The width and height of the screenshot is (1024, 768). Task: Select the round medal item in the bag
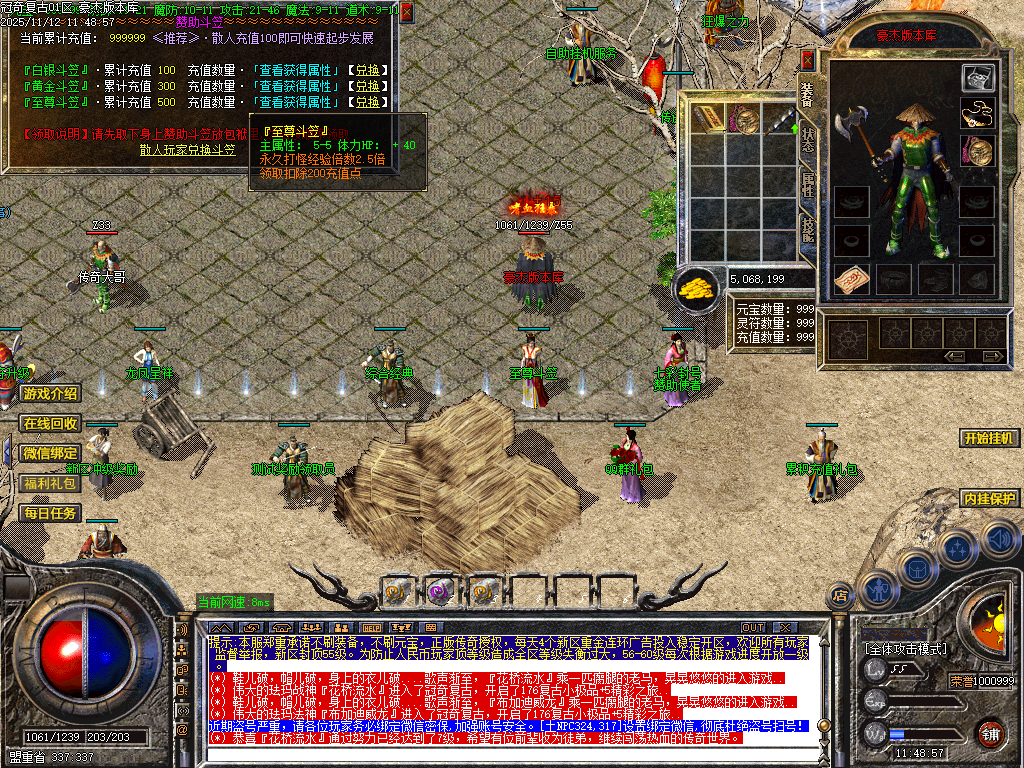click(x=744, y=121)
